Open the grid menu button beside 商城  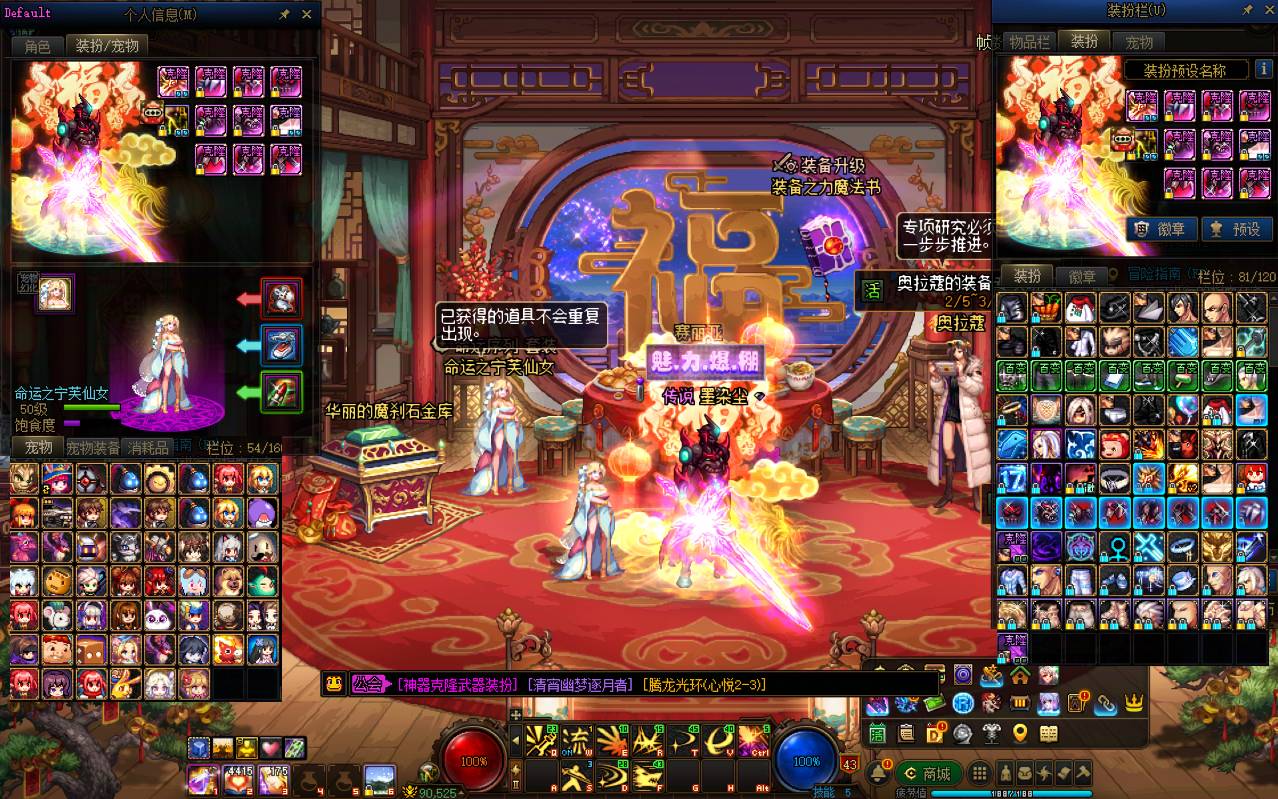tap(980, 773)
